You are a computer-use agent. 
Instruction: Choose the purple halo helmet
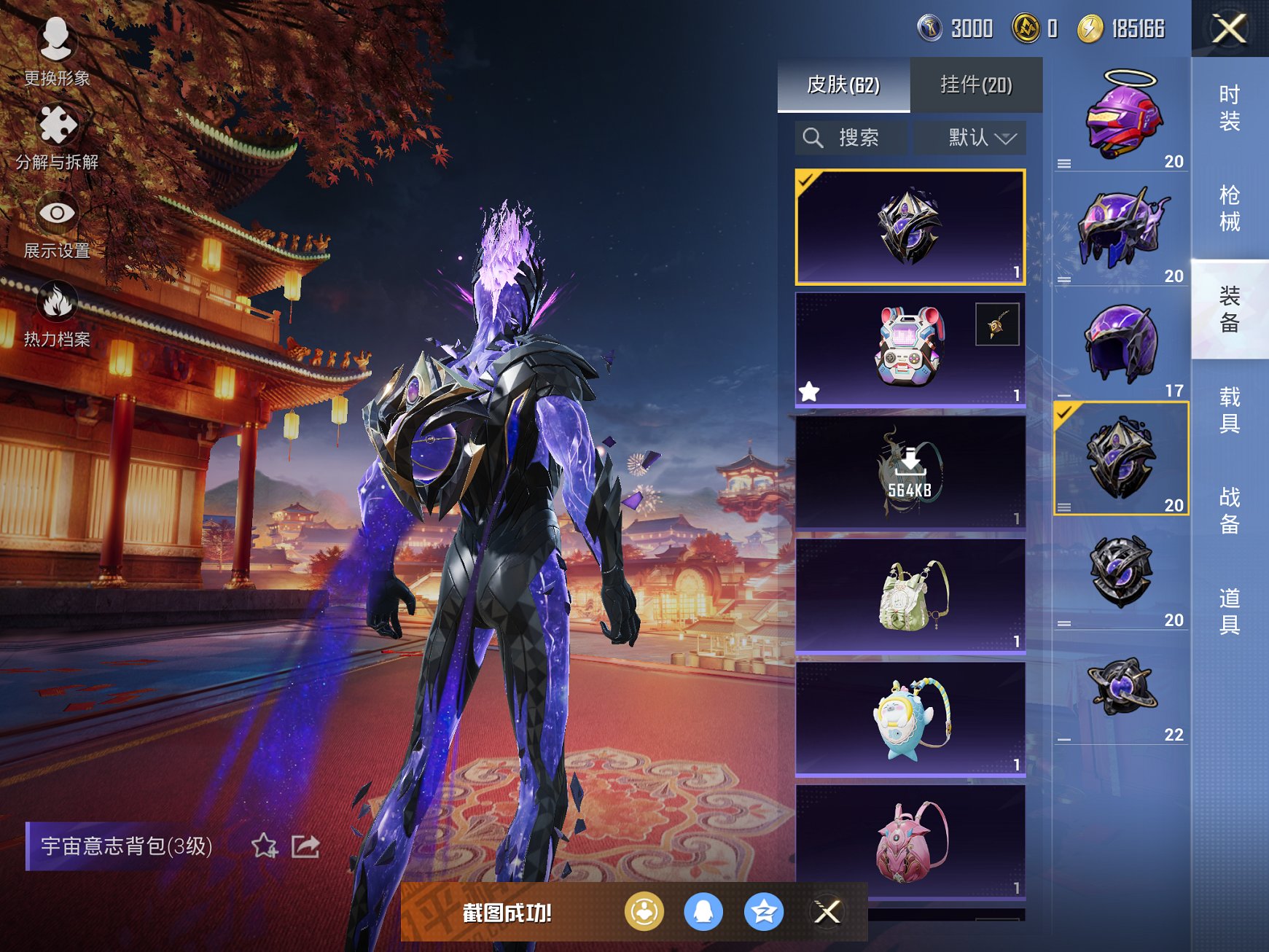tap(1121, 115)
